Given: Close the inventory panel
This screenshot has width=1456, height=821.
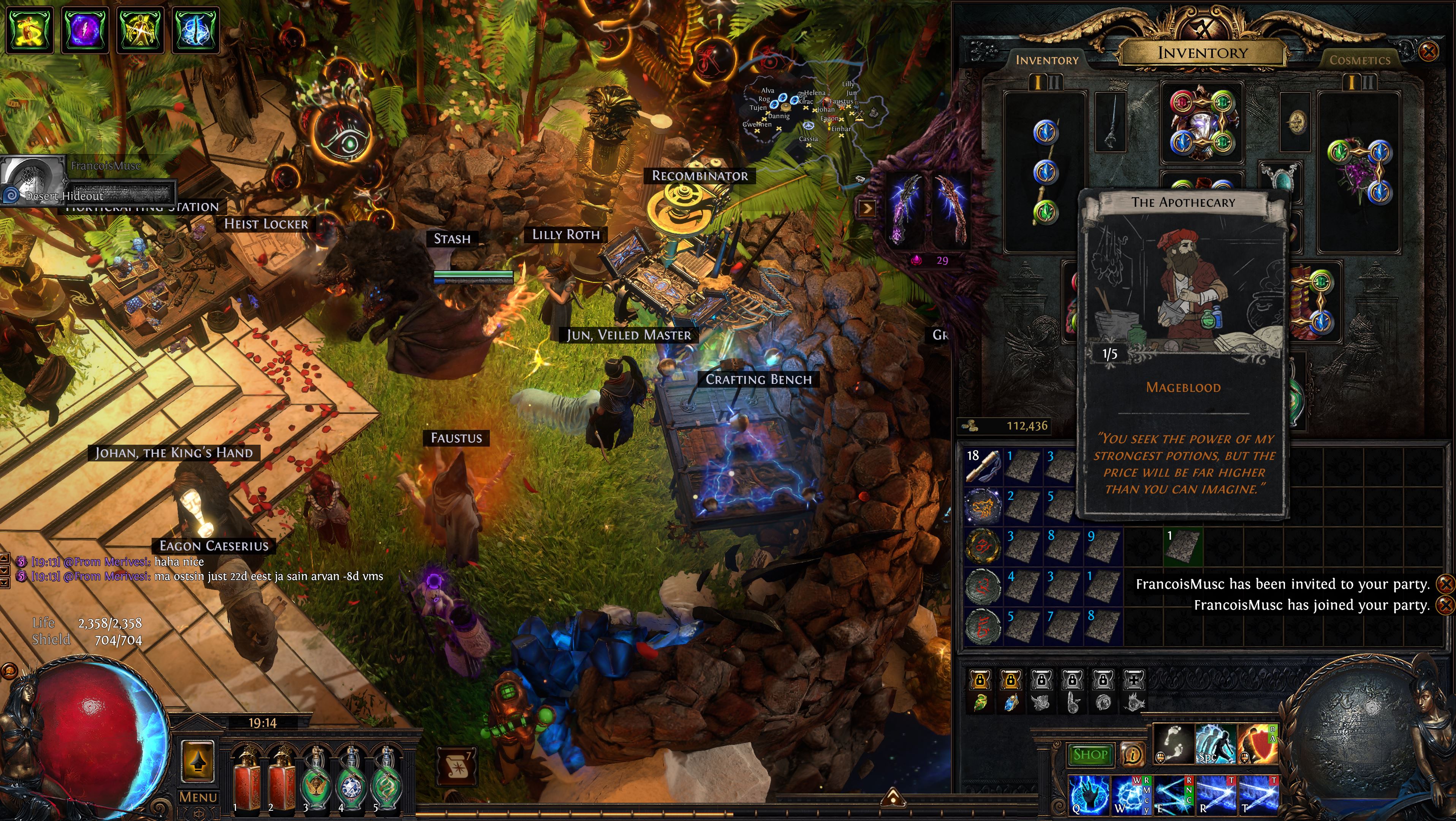Looking at the screenshot, I should click(1428, 52).
